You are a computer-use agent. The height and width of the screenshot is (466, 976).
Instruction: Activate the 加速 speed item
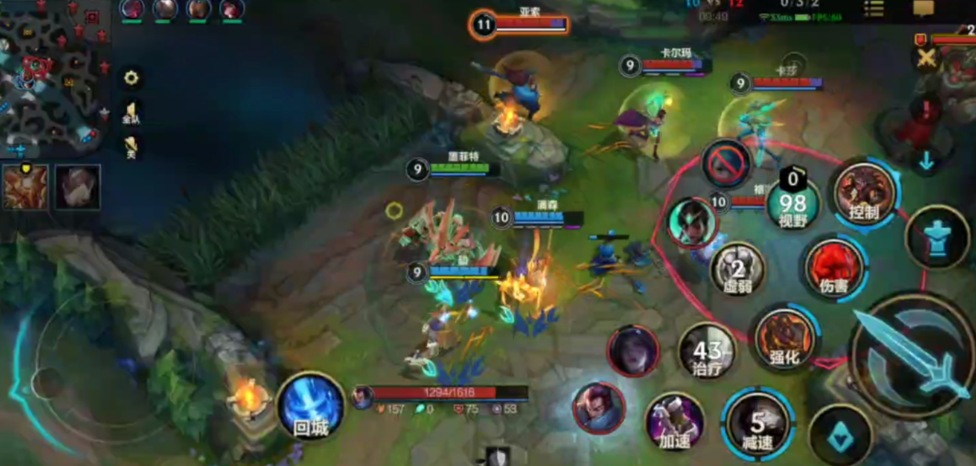(673, 421)
